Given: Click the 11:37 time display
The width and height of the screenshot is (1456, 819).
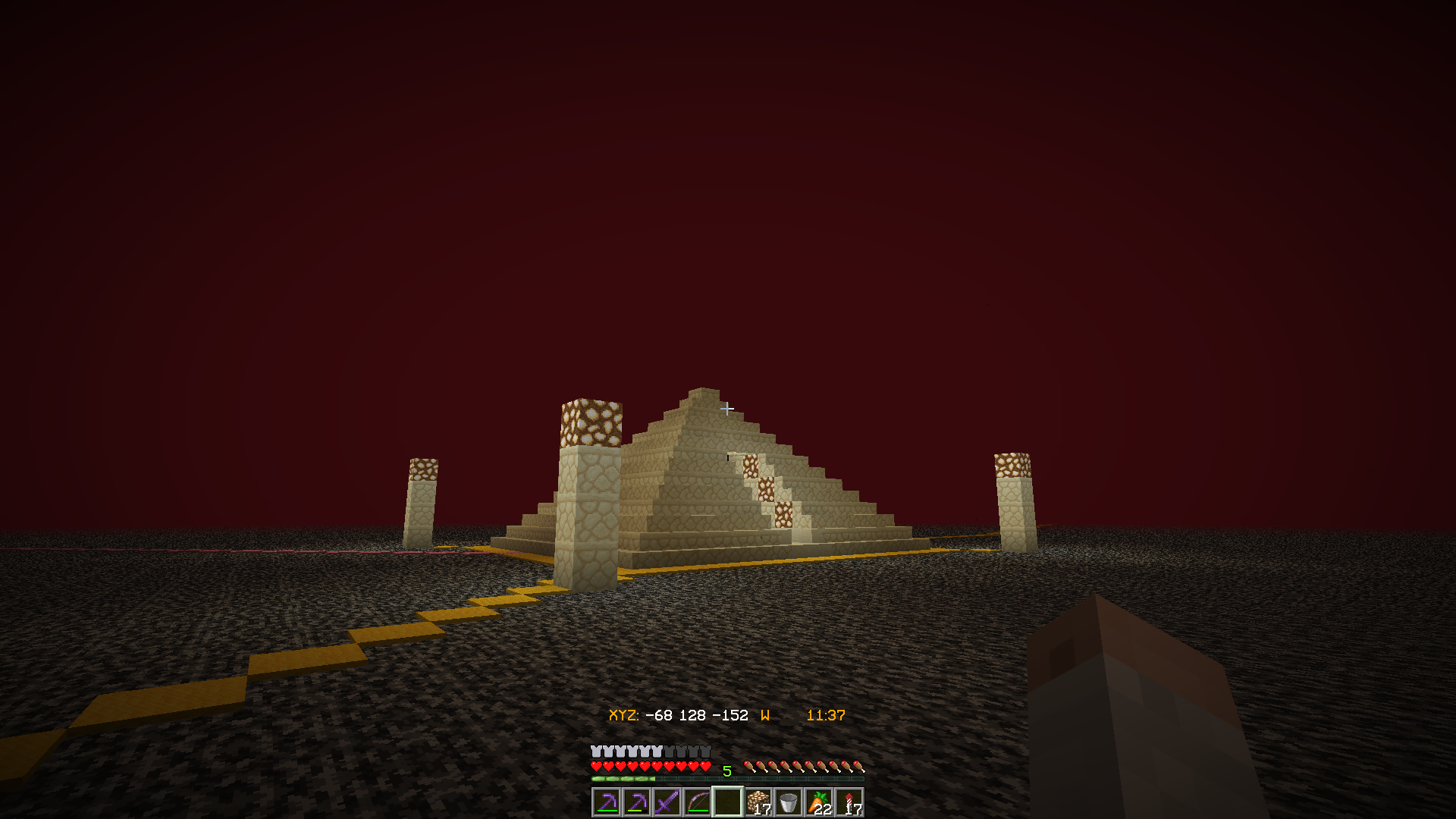Looking at the screenshot, I should [825, 714].
